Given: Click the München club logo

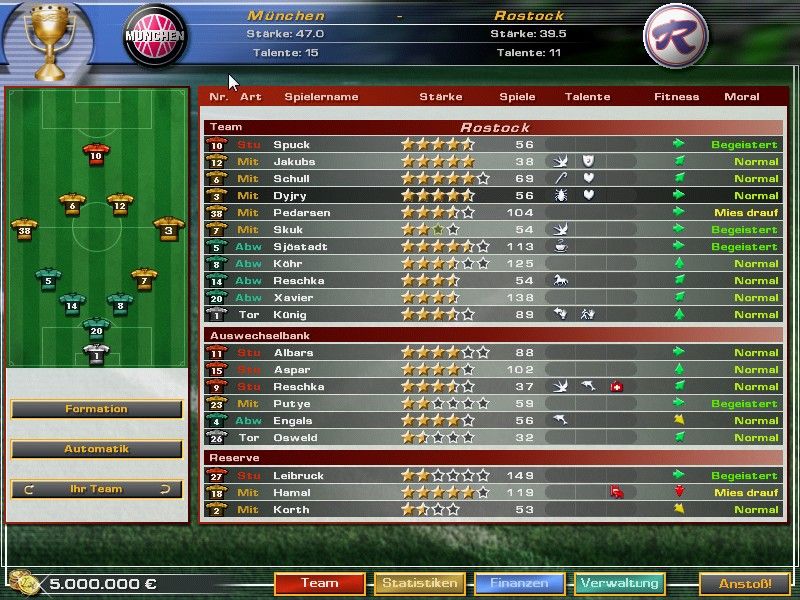Looking at the screenshot, I should tap(155, 36).
